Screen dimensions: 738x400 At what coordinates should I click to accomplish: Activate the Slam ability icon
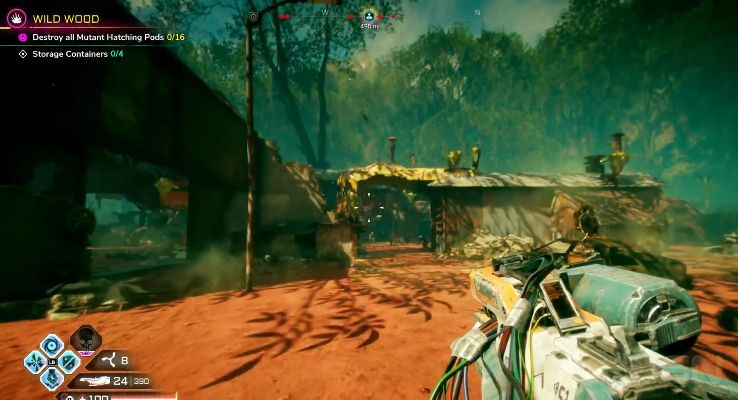[52, 378]
